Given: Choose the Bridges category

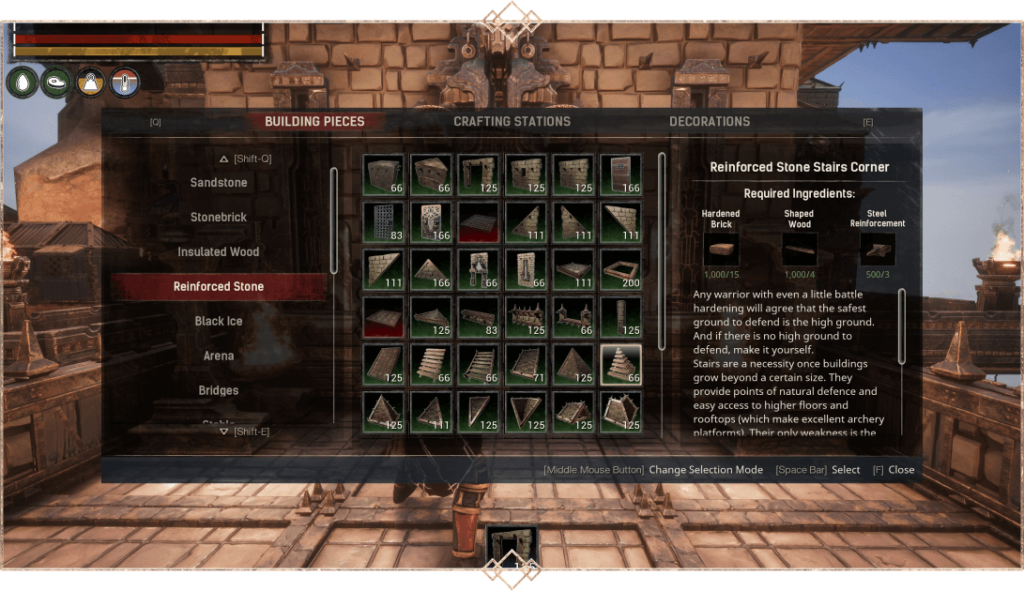Looking at the screenshot, I should pos(219,390).
